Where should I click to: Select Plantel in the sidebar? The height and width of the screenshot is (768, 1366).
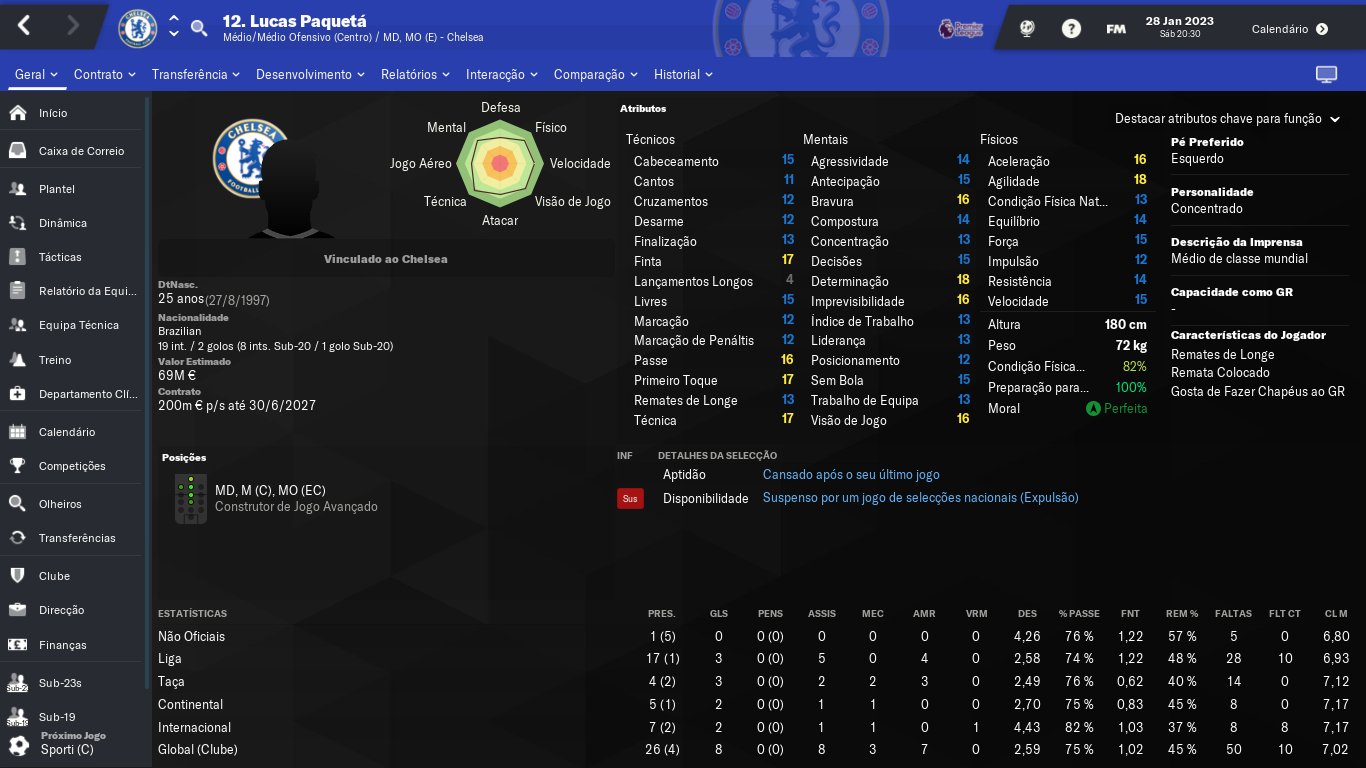[x=57, y=189]
